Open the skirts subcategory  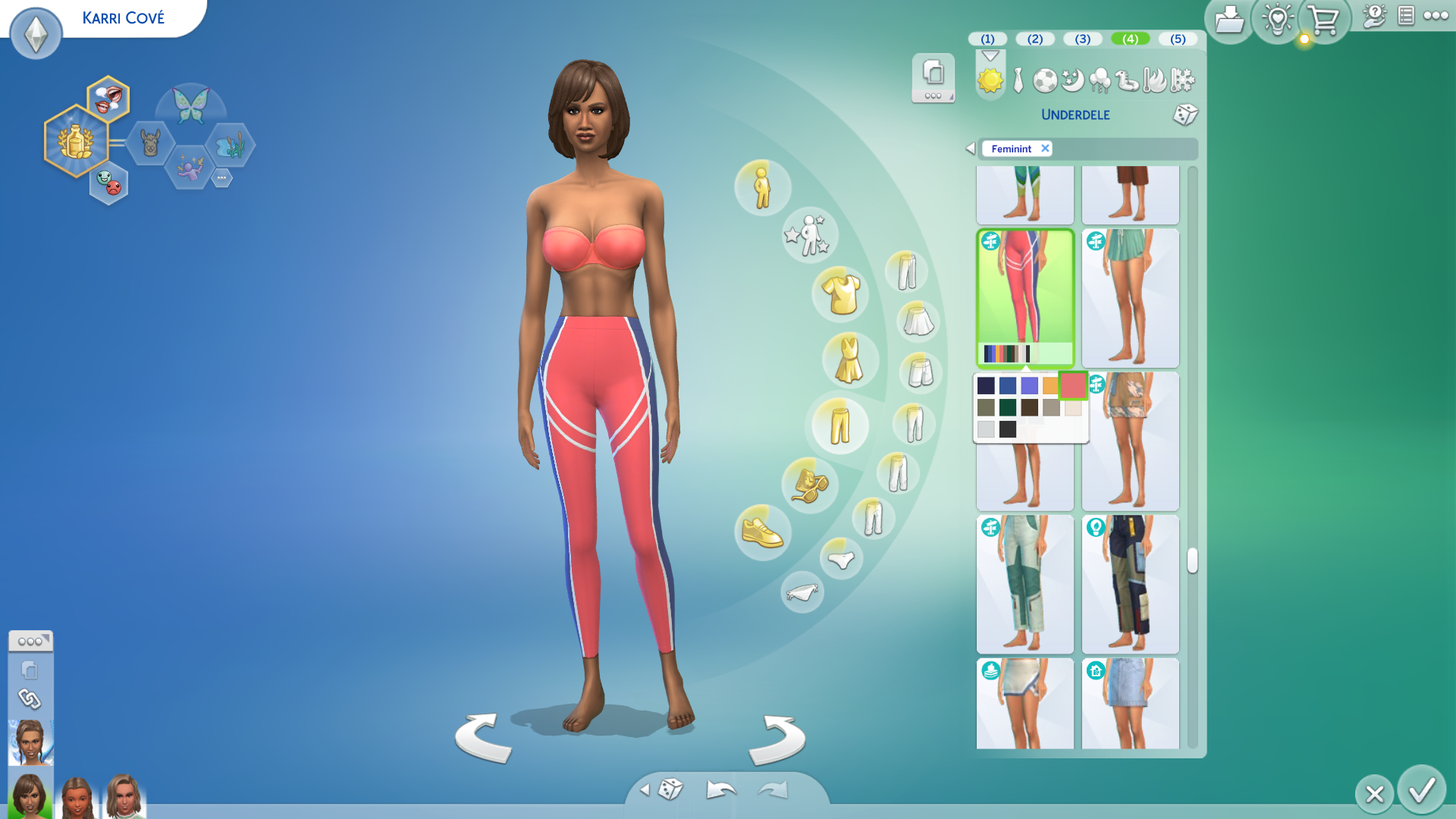[x=918, y=321]
